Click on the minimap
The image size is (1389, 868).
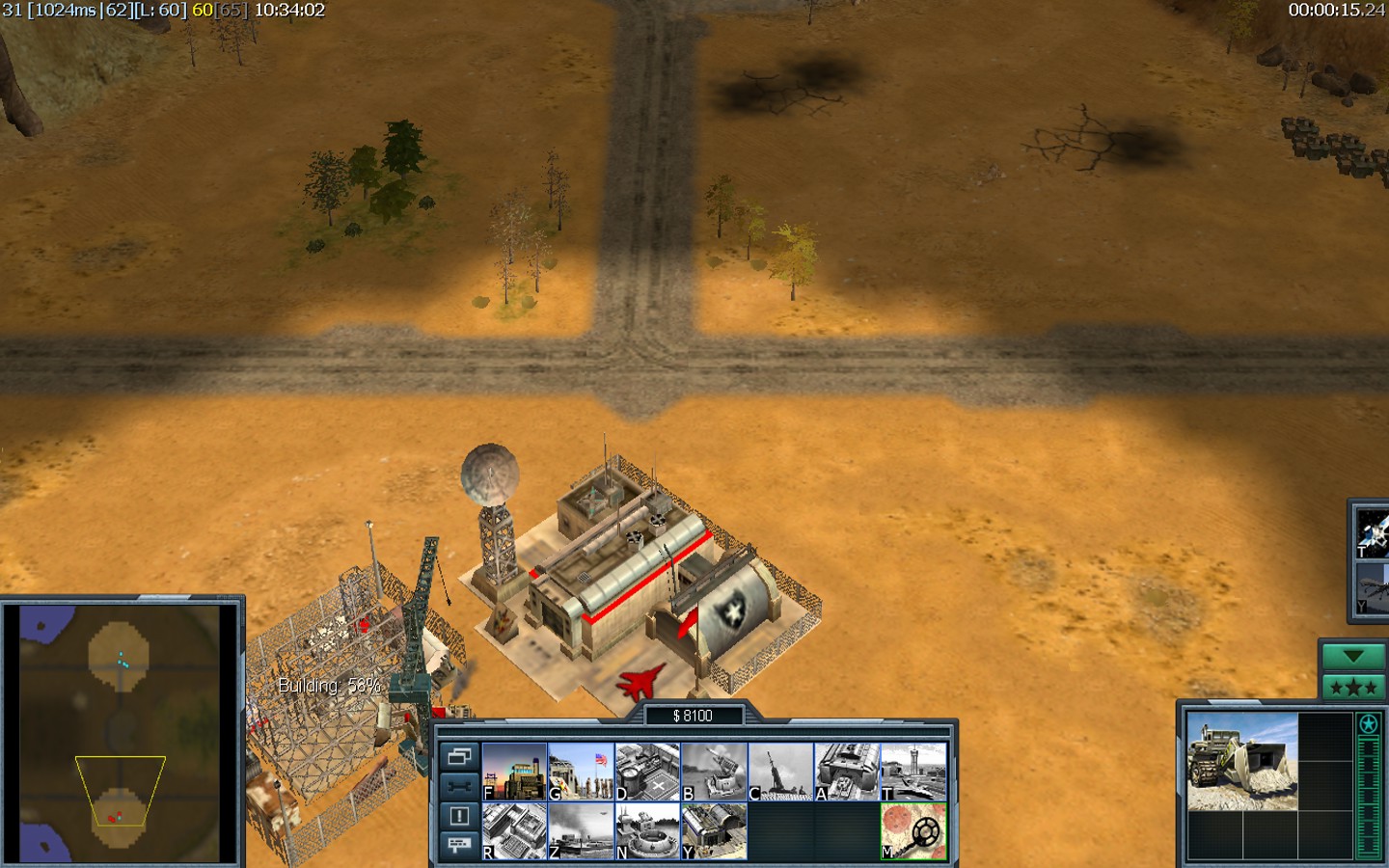click(x=121, y=733)
